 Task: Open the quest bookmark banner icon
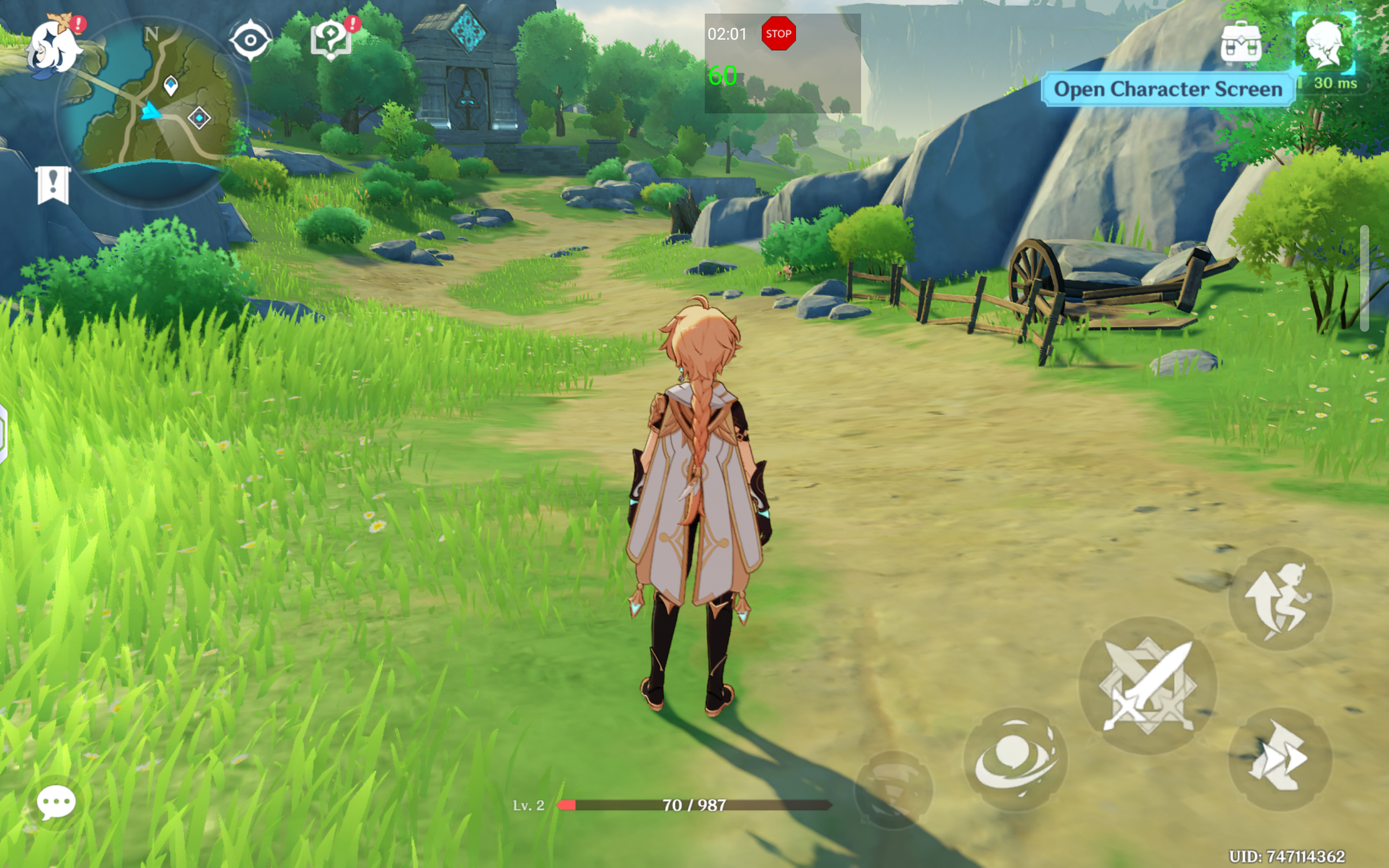(x=53, y=185)
